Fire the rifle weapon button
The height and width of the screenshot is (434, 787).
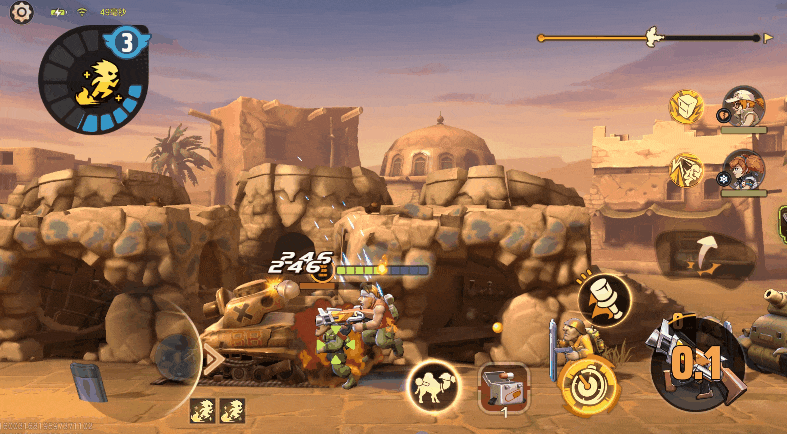click(697, 362)
